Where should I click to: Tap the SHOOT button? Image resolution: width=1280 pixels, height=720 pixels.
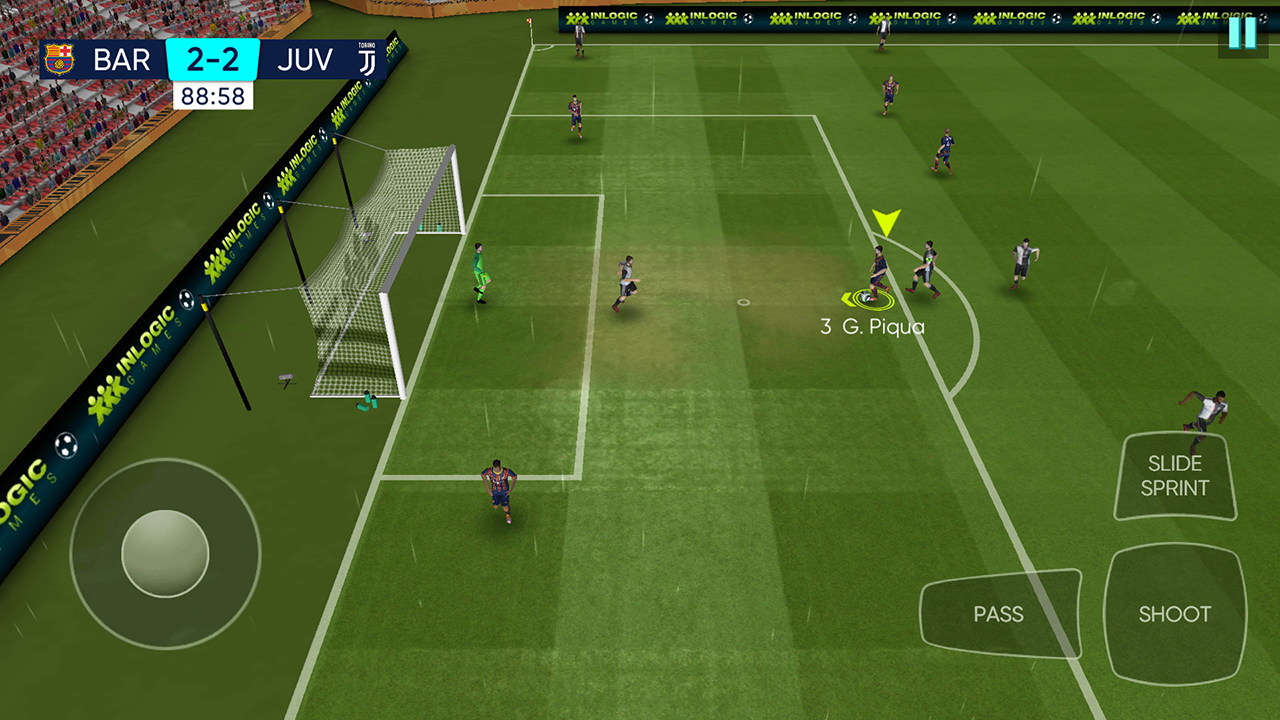point(1174,614)
